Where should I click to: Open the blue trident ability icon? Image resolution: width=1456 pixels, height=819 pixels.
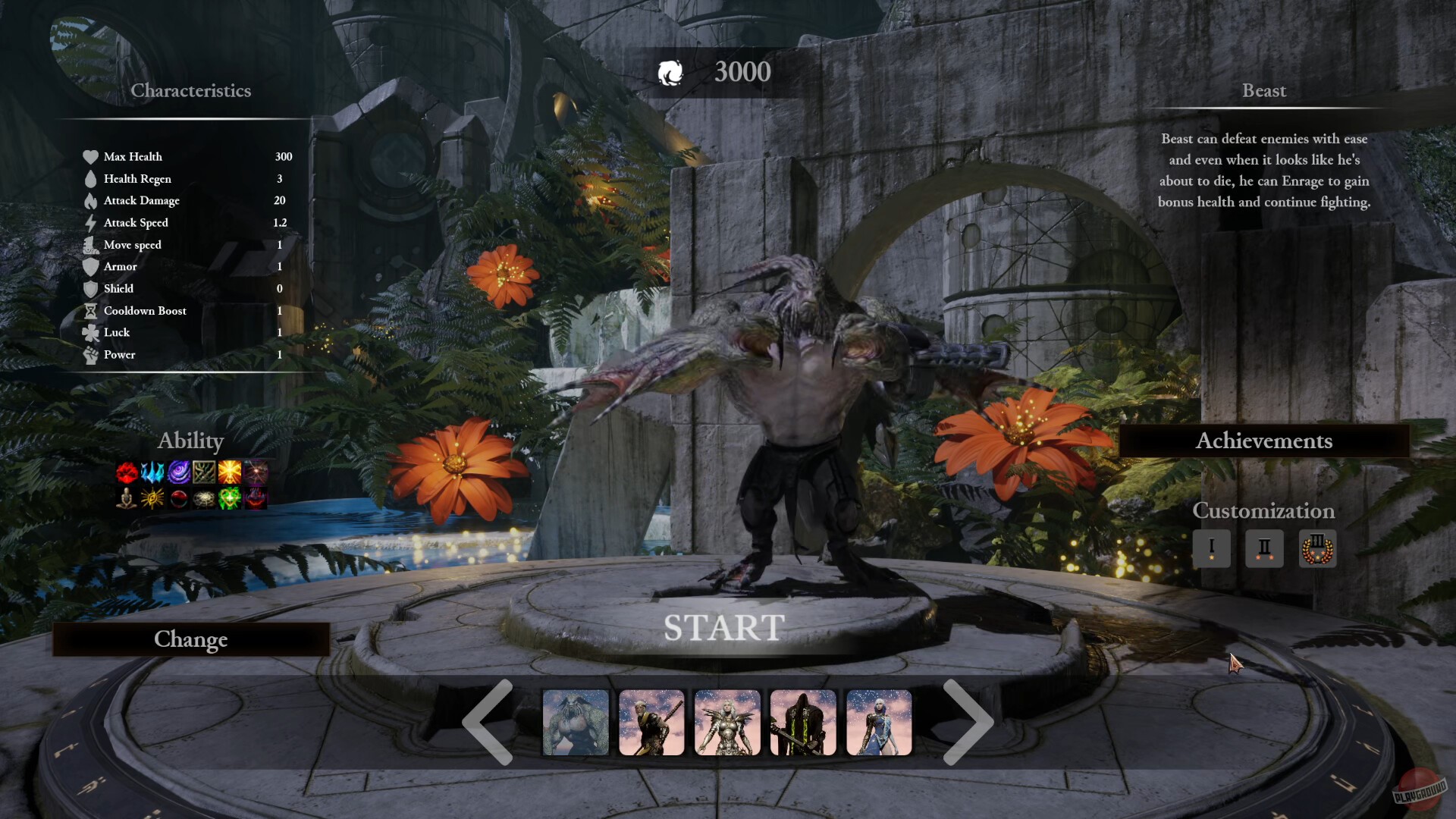pos(151,472)
